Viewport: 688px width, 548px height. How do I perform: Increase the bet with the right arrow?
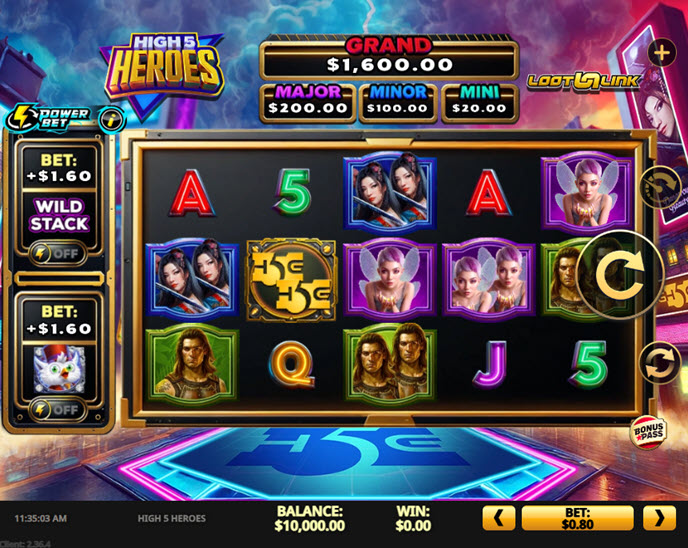[x=658, y=517]
